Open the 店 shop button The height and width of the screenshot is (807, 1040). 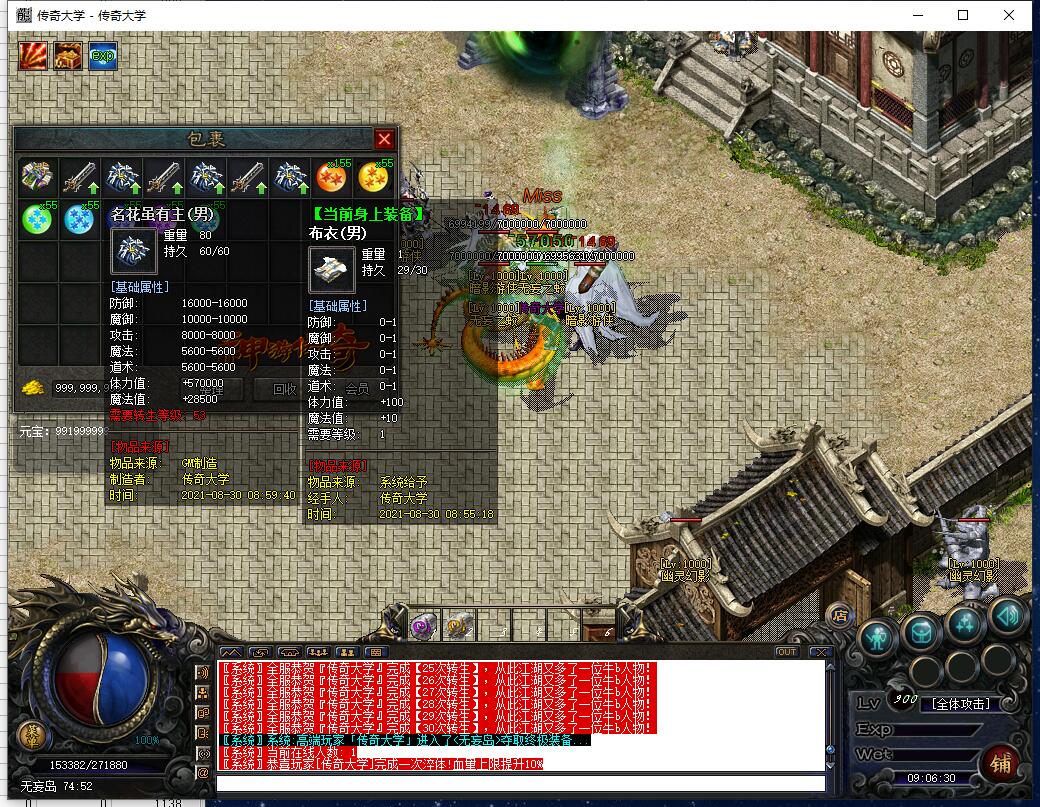coord(841,612)
